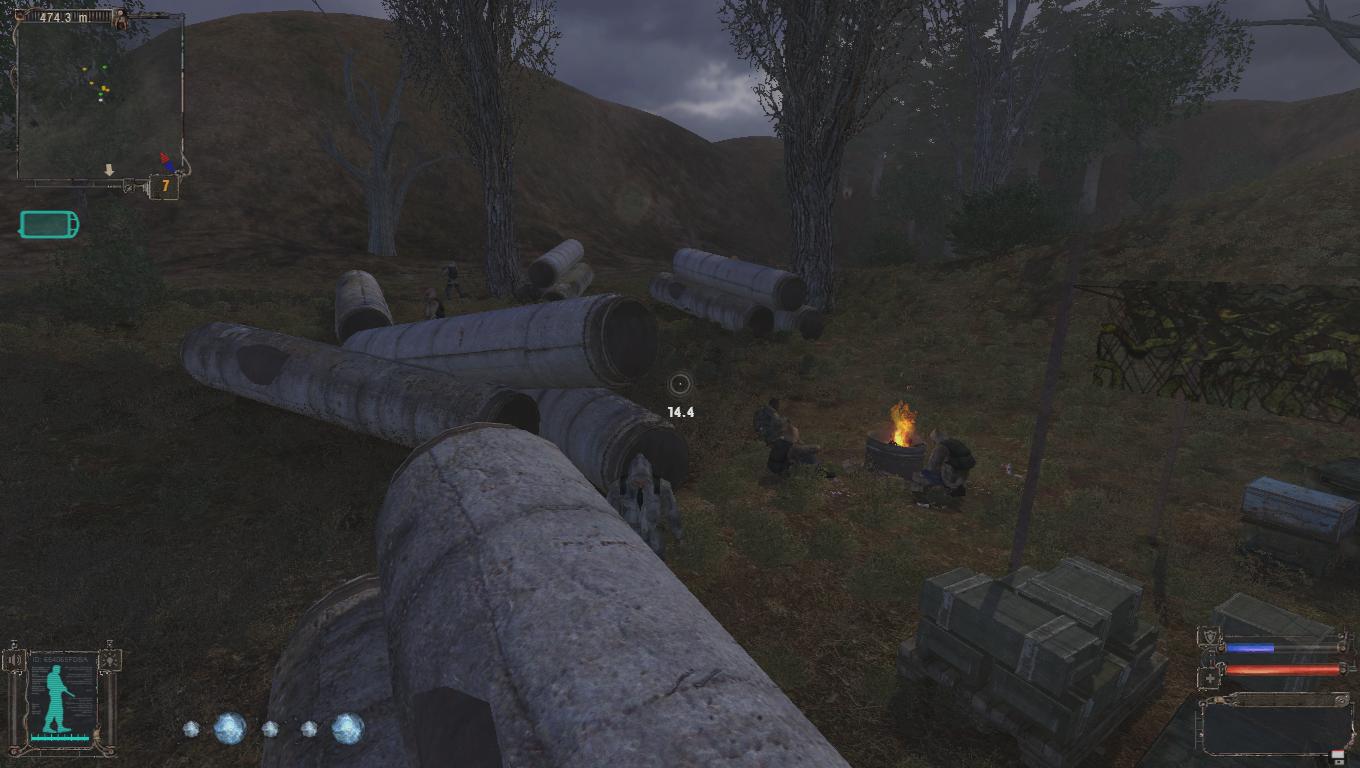Screen dimensions: 1360x768
Task: Toggle the speaker noise indicator icon
Action: pos(12,660)
